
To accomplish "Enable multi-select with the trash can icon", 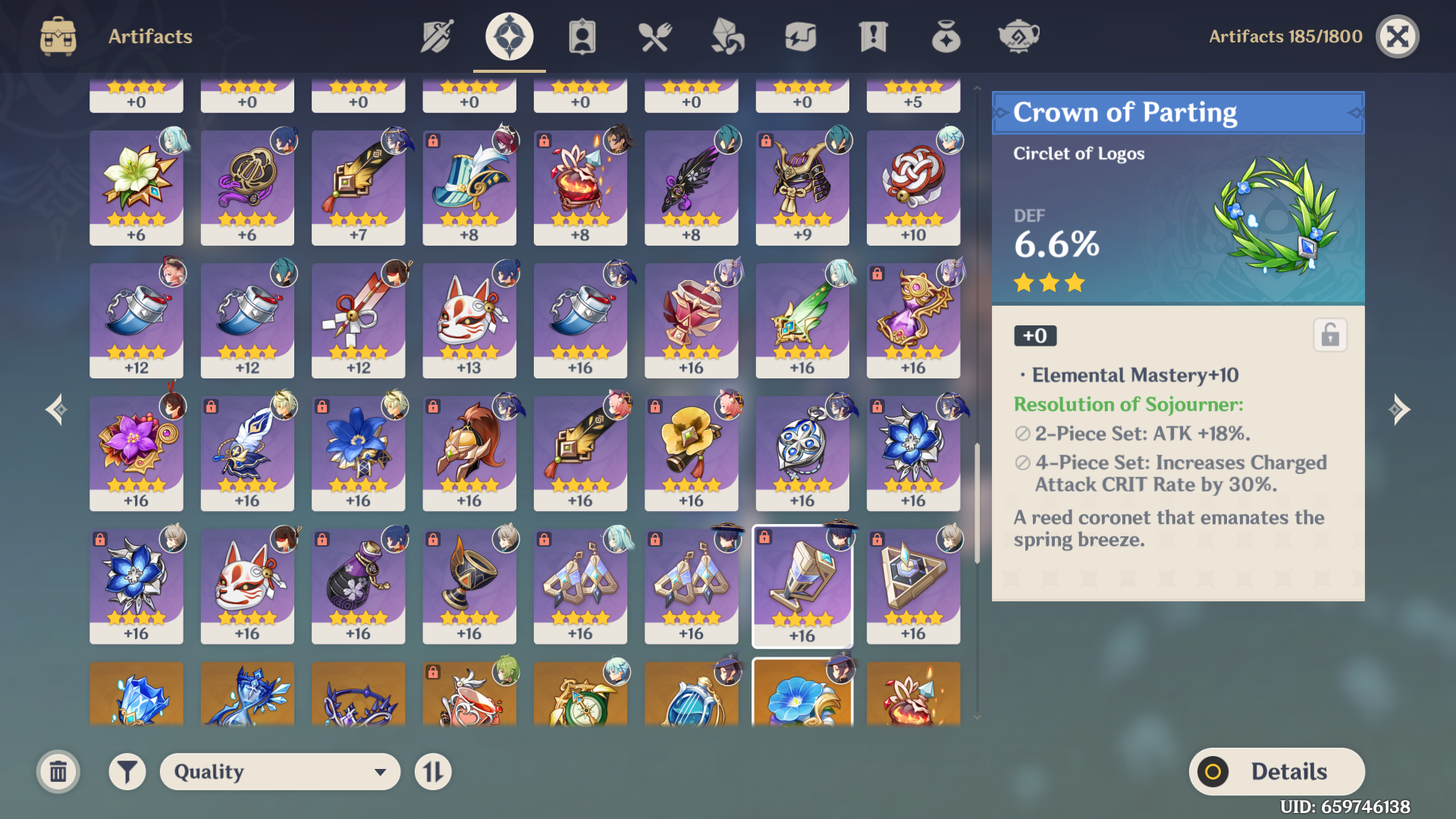I will click(x=58, y=771).
